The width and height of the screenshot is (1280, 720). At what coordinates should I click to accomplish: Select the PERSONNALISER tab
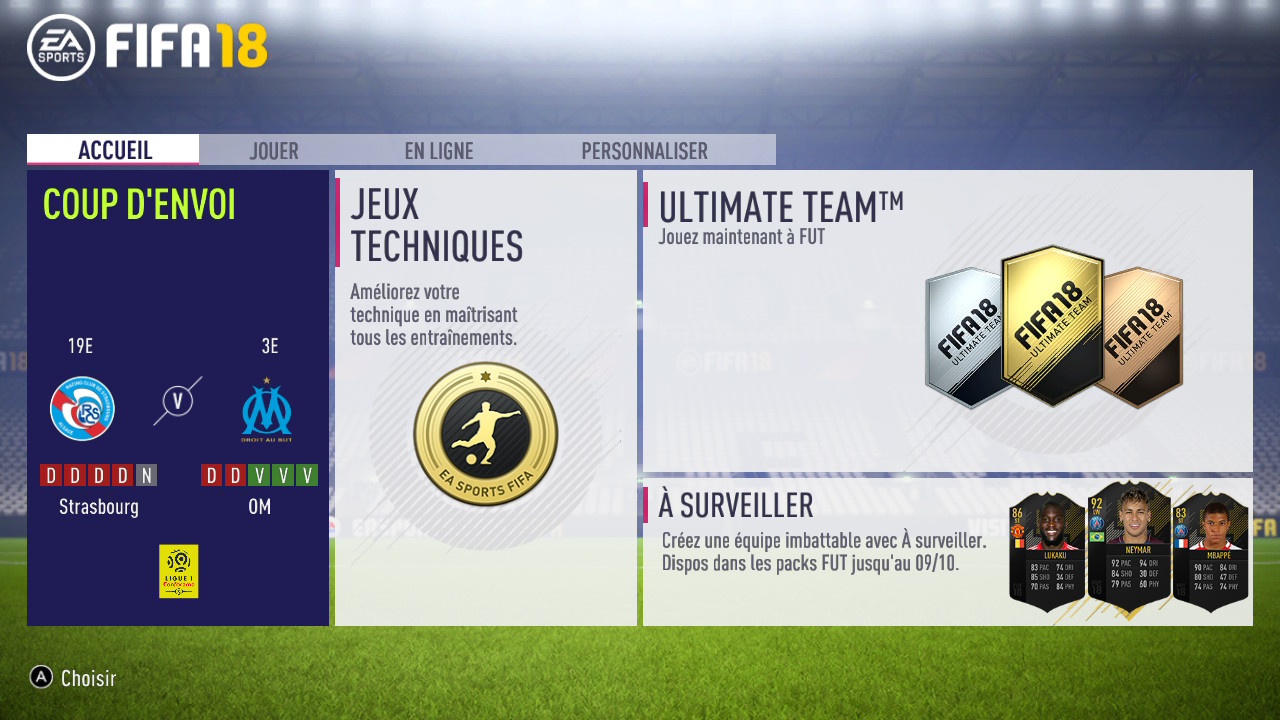(x=645, y=150)
